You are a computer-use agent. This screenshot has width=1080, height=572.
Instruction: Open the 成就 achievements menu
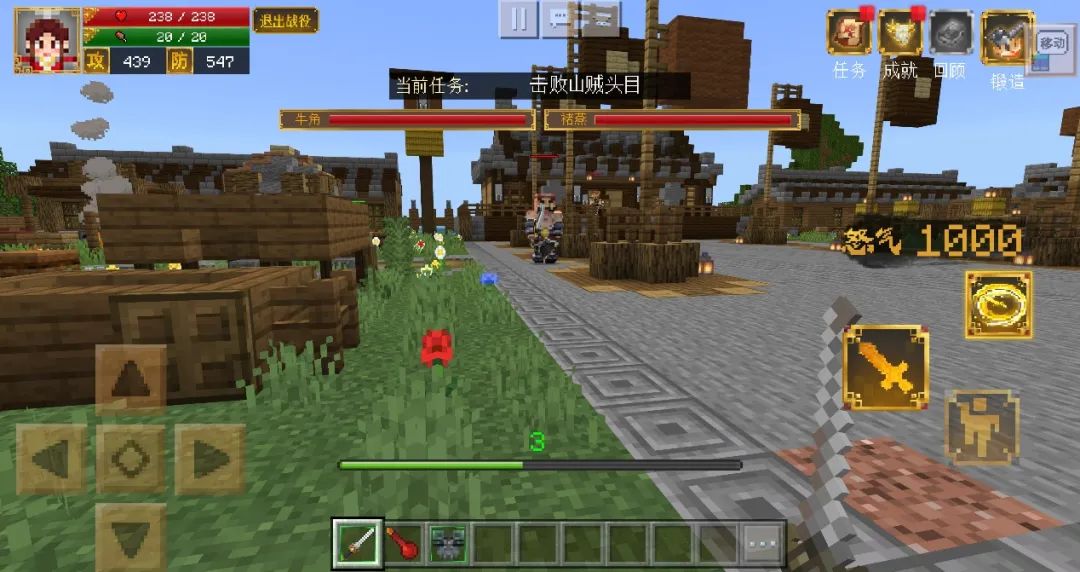pyautogui.click(x=900, y=33)
